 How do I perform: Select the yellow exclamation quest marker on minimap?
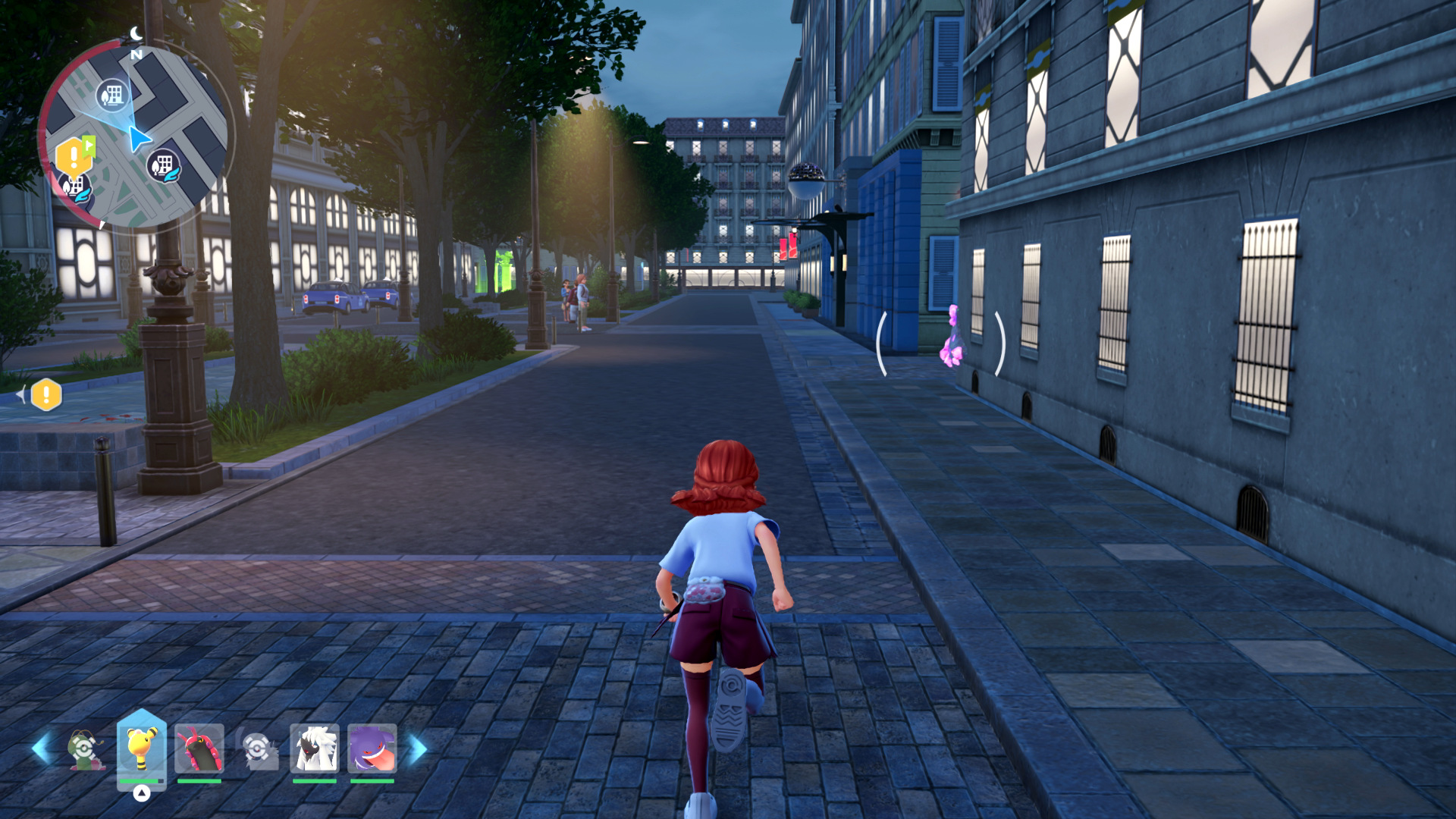[74, 157]
